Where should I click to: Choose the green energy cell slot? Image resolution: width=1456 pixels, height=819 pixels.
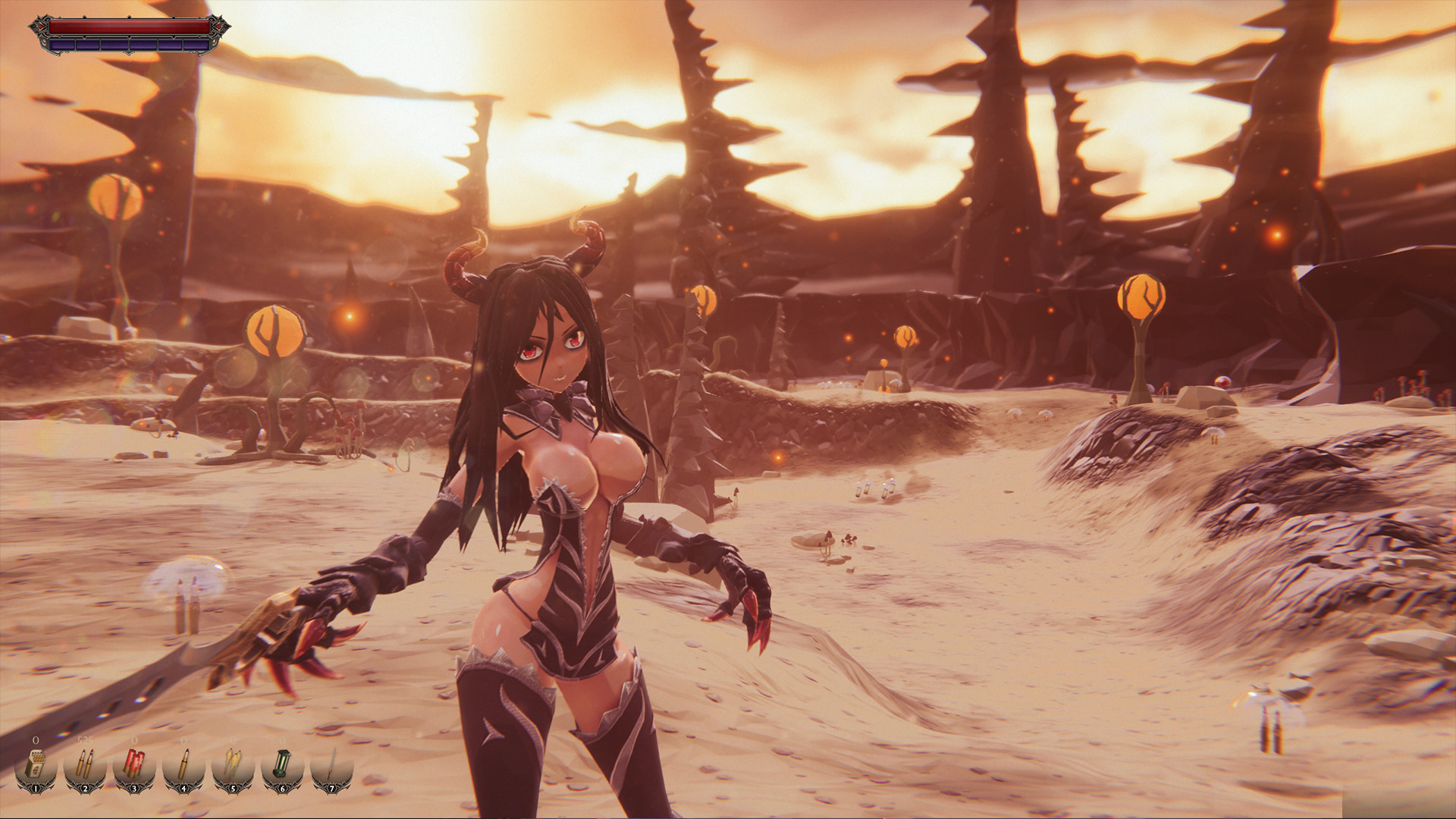[x=282, y=763]
